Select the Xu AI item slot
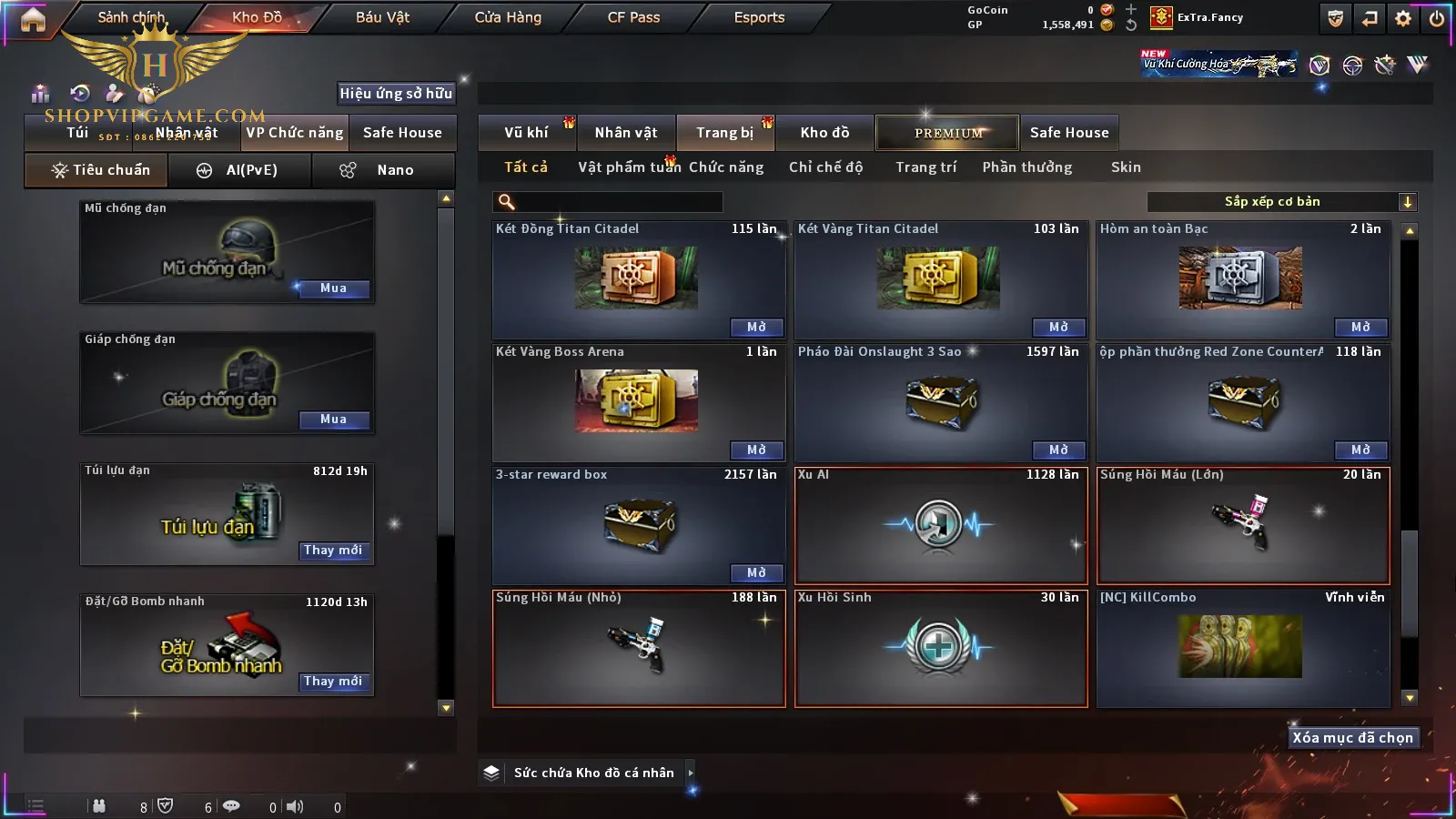Screen dimensions: 1456x819 [x=941, y=525]
